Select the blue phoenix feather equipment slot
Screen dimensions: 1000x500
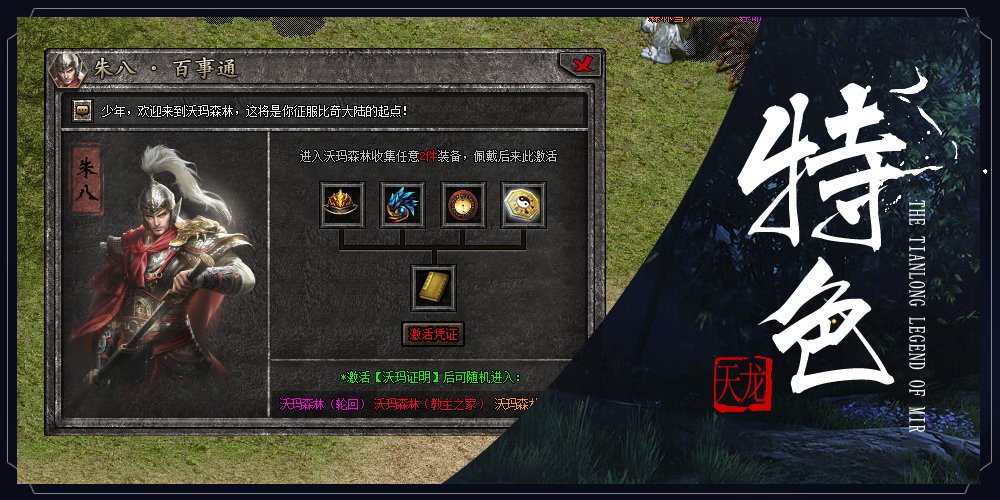click(403, 205)
